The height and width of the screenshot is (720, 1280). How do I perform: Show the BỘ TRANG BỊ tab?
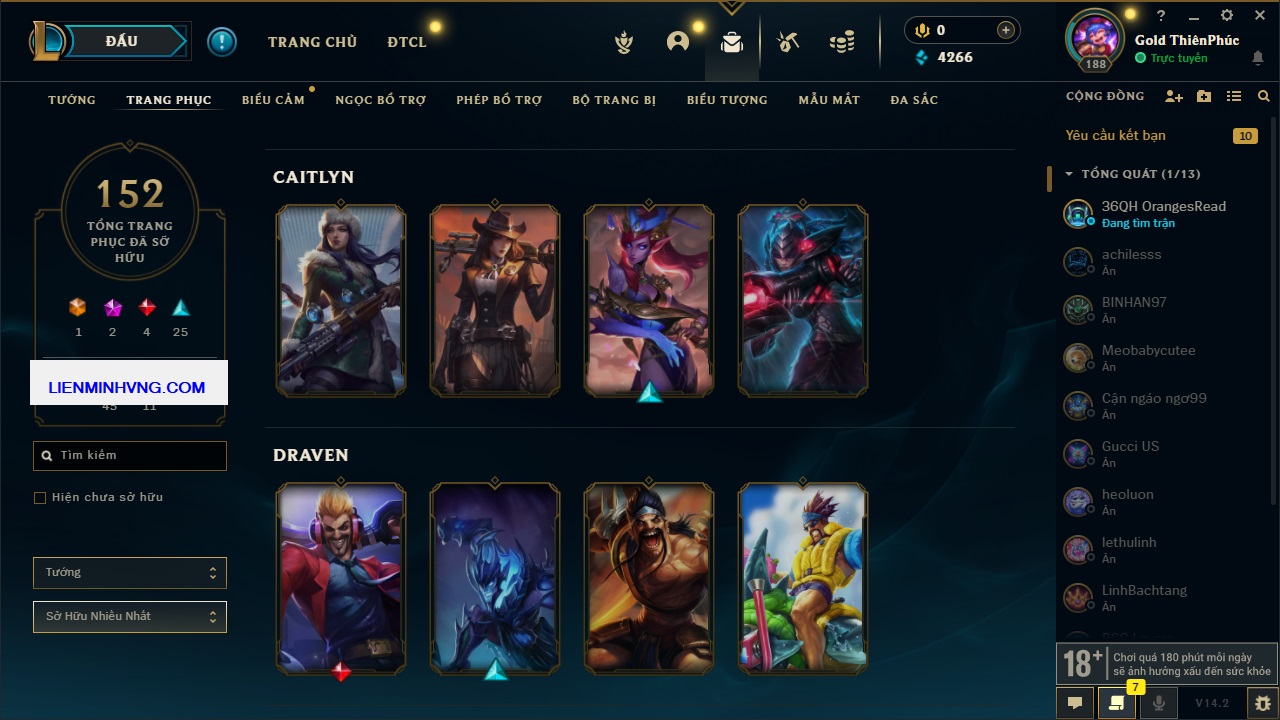[x=614, y=100]
